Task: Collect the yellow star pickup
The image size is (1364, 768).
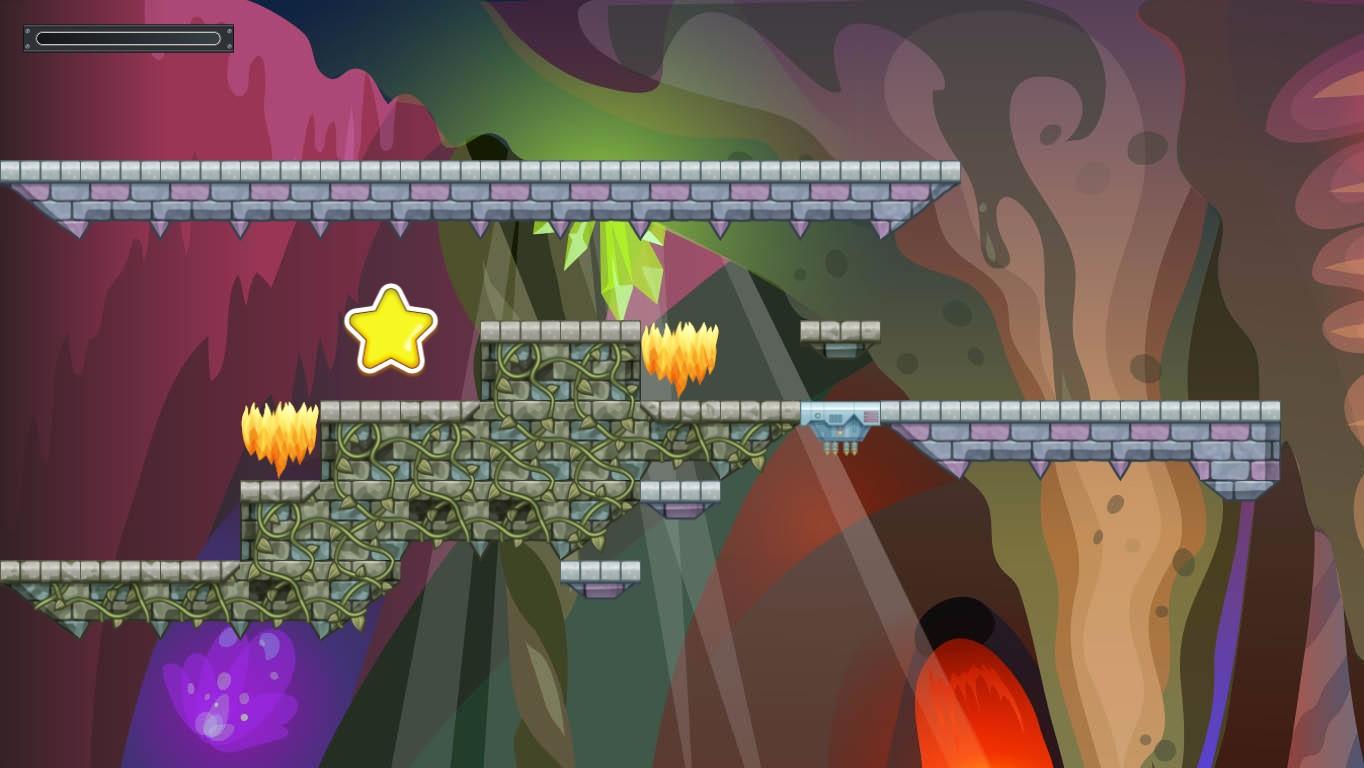Action: [393, 330]
